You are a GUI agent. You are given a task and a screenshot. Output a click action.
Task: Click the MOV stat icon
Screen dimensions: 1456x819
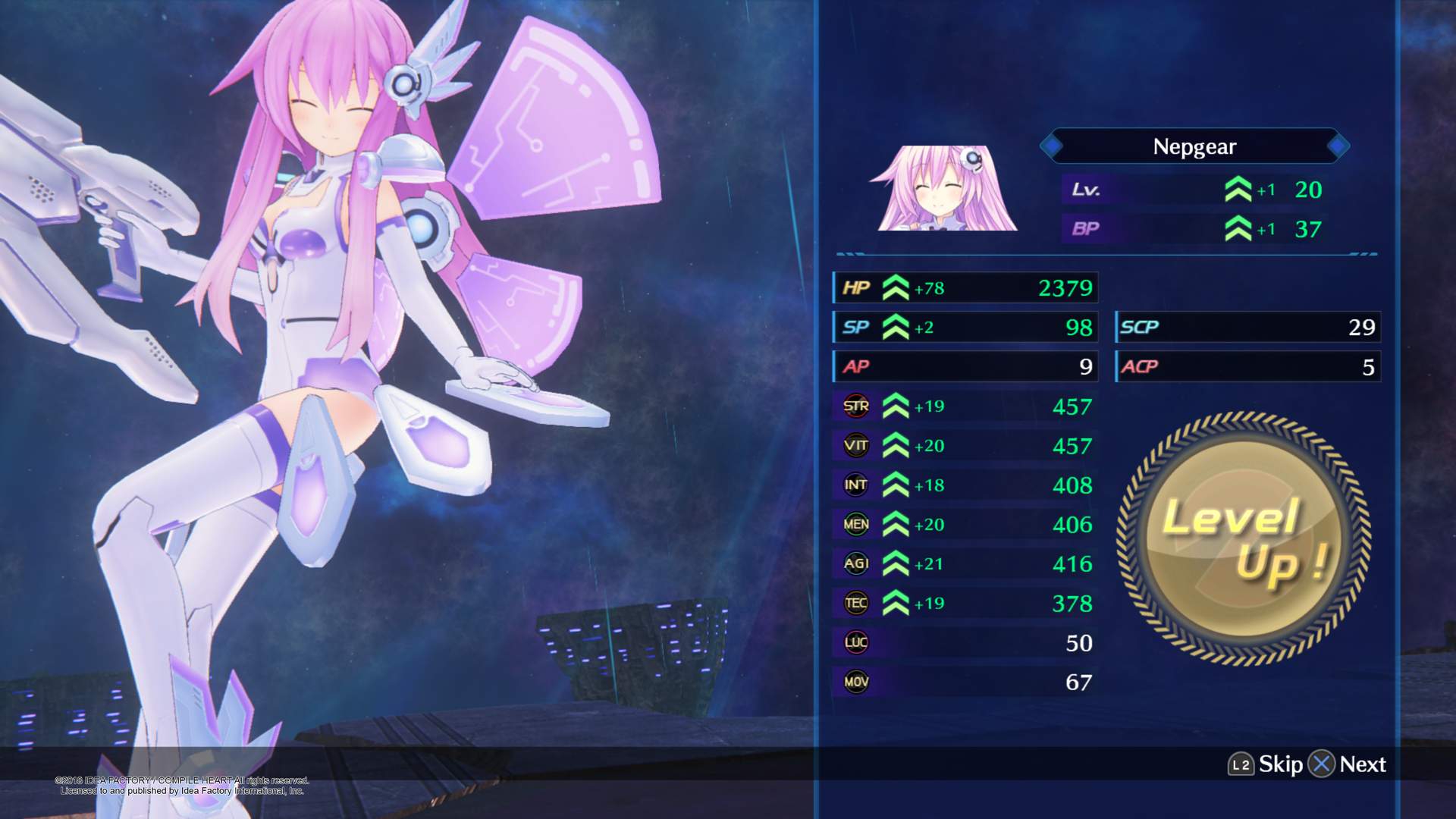(x=855, y=682)
